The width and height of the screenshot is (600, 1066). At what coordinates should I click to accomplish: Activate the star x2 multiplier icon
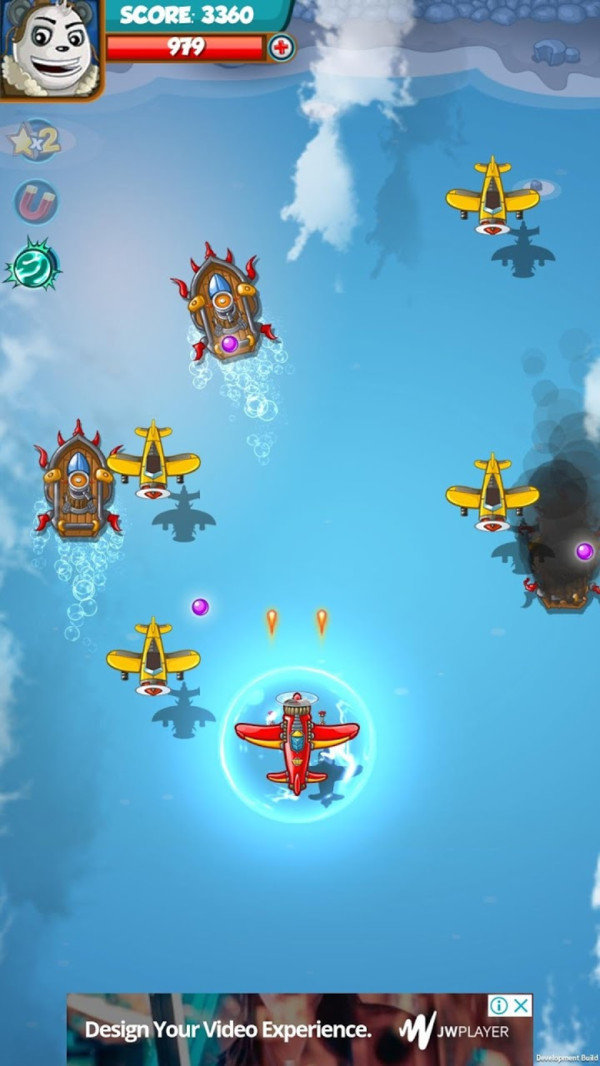click(x=36, y=140)
